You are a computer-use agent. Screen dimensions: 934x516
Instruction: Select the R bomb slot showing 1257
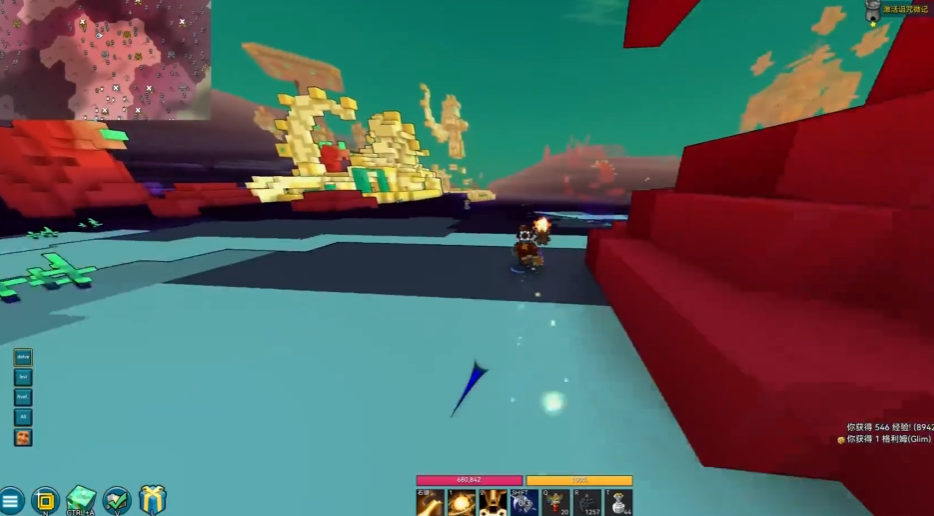[588, 502]
